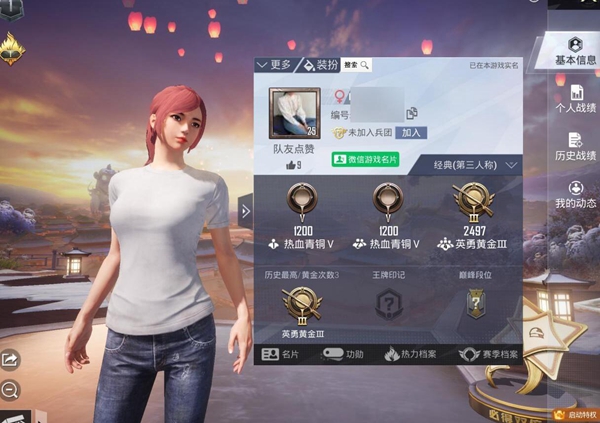
Task: View the 热力档案 heat profile
Action: (x=411, y=354)
